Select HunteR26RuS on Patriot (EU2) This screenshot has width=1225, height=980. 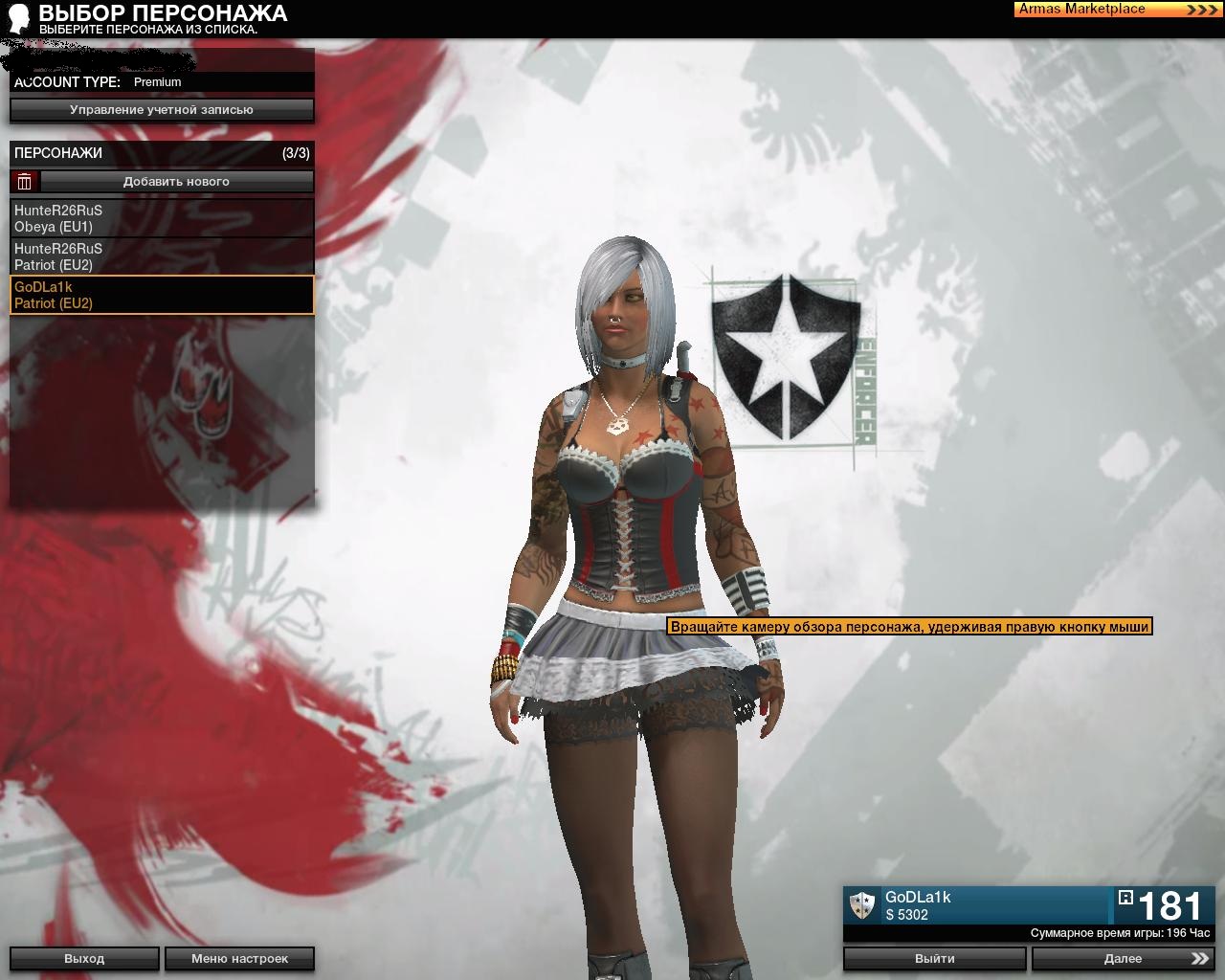coord(162,256)
